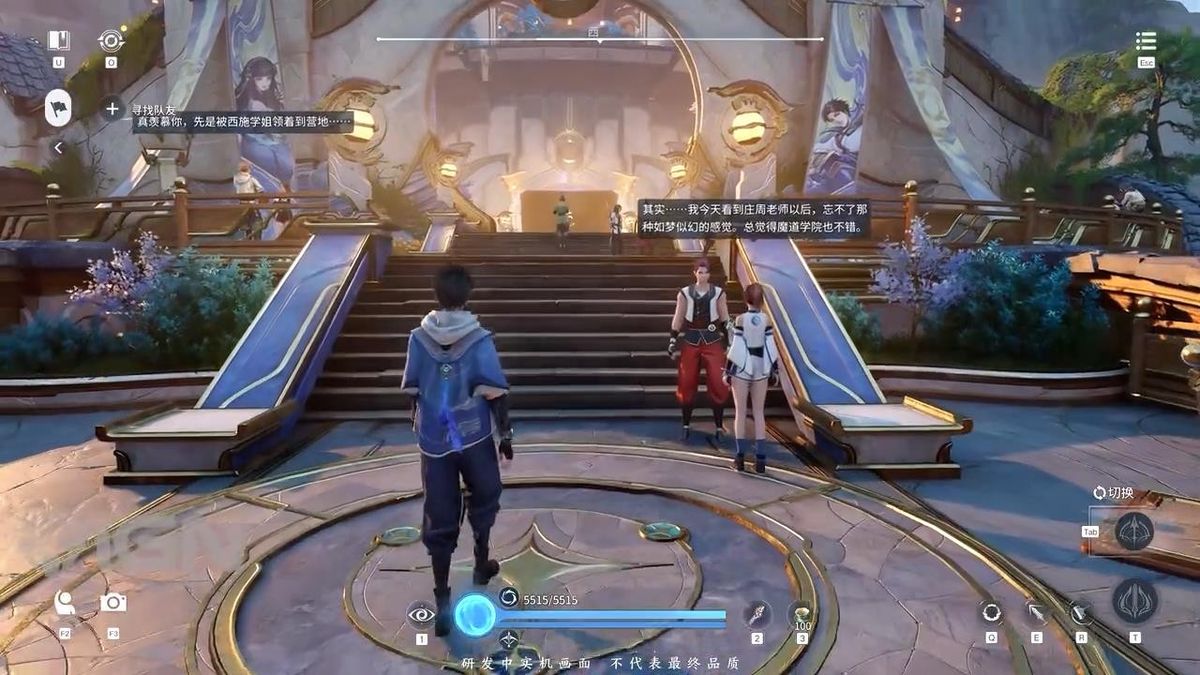Open the main menu list icon
Screen dimensions: 1200x675
coord(1146,42)
